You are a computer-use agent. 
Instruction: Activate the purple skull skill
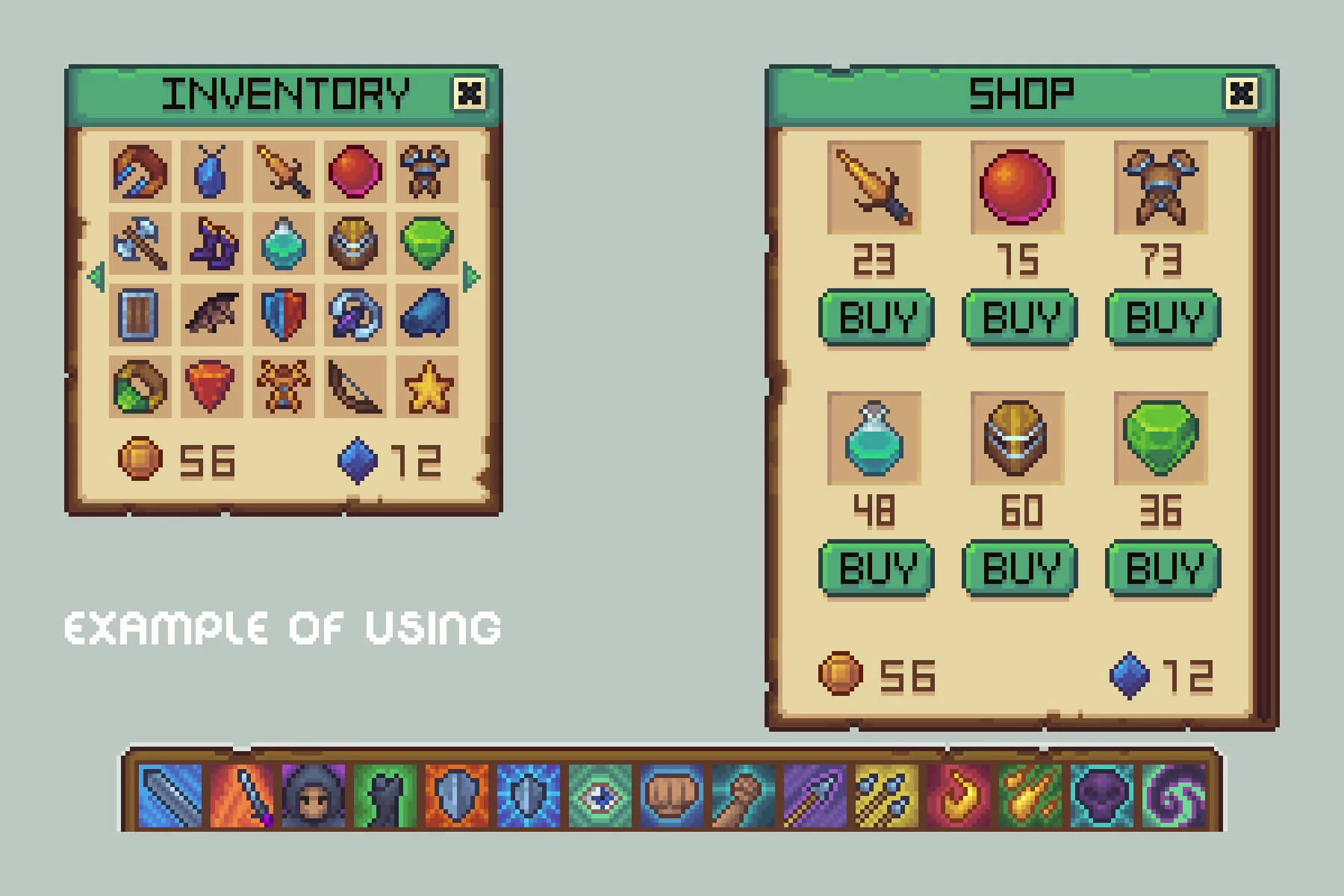[1102, 796]
